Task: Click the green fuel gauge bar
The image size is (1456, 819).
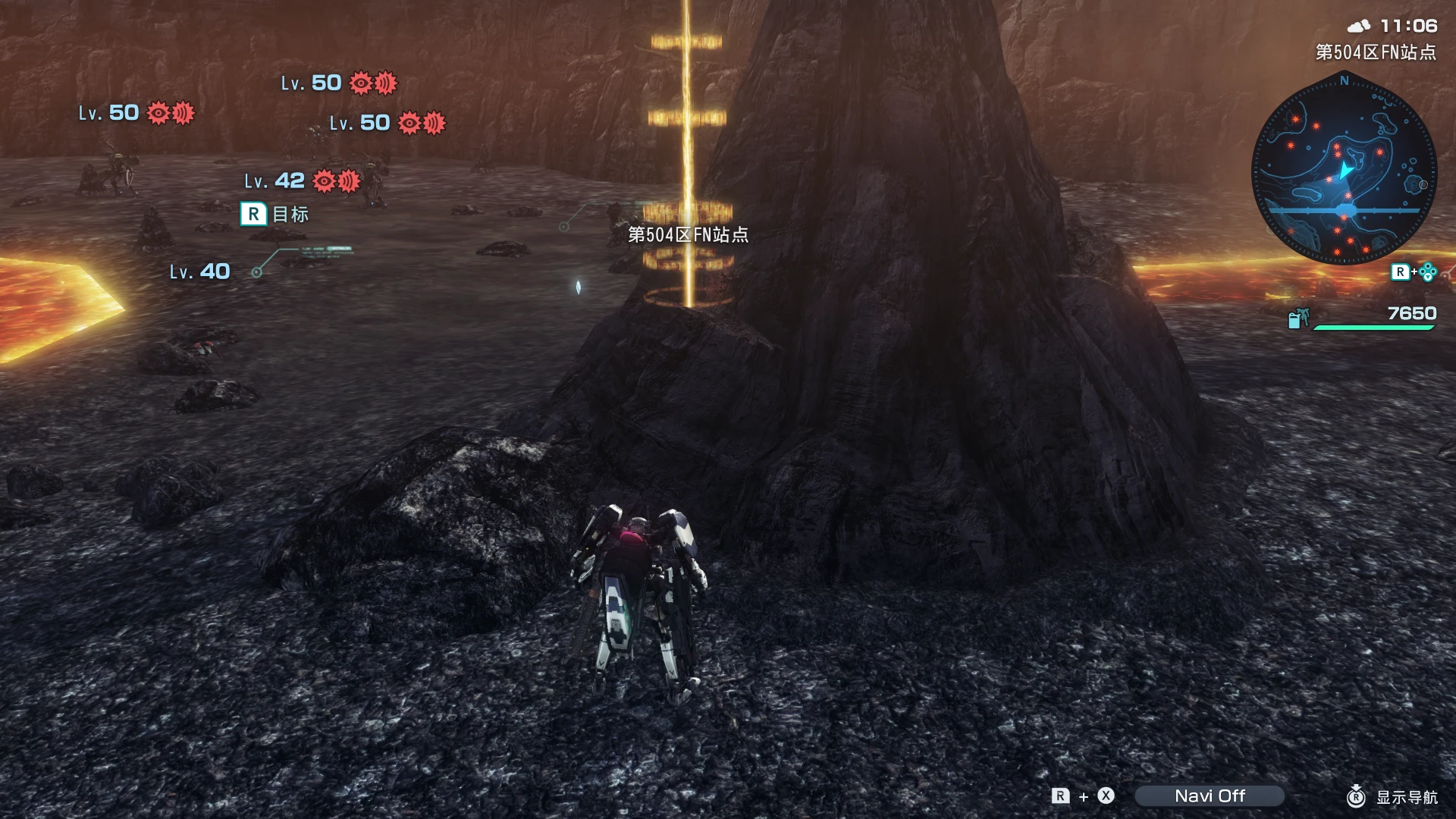Action: coord(1374,328)
